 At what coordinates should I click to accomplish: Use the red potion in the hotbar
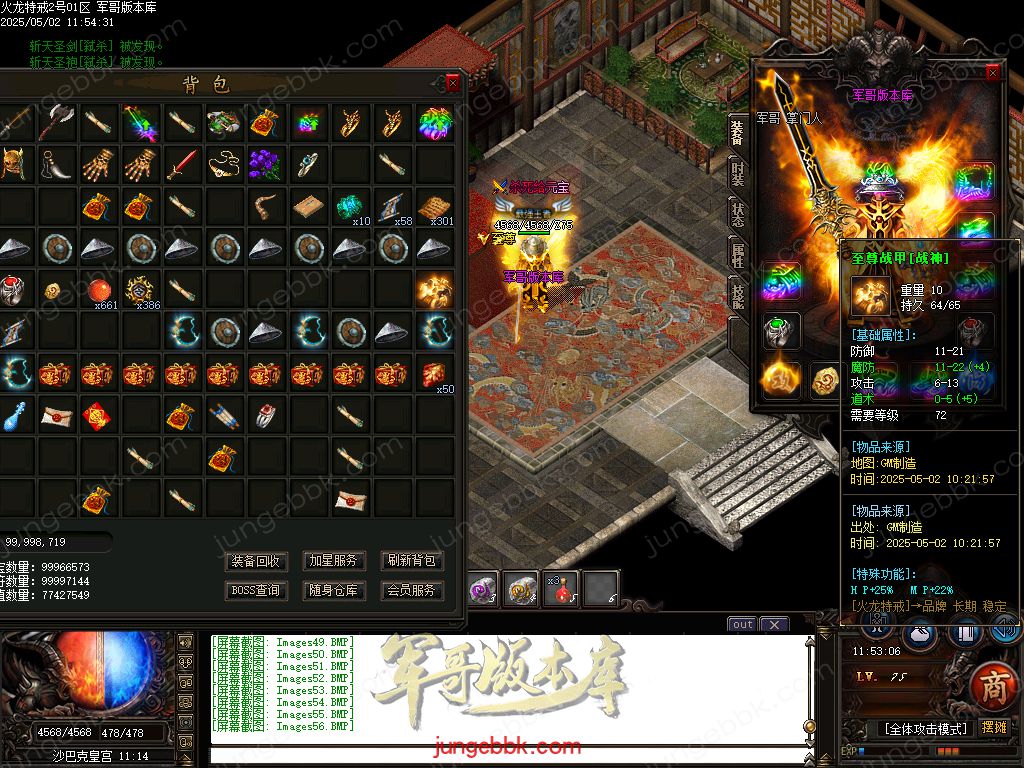coord(560,590)
